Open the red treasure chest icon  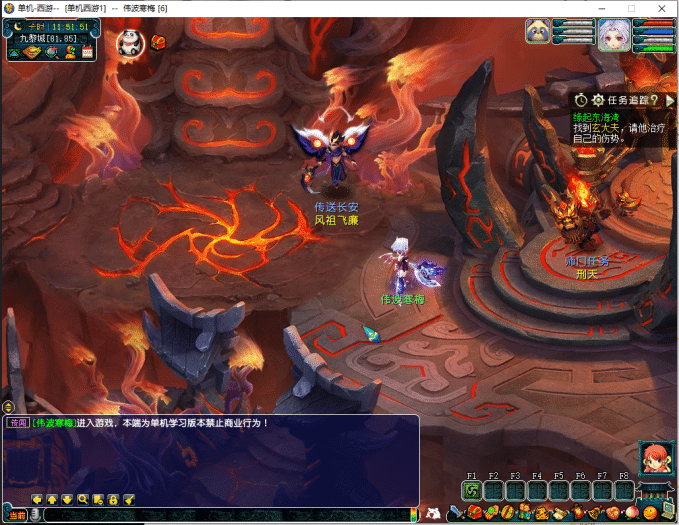pos(158,42)
